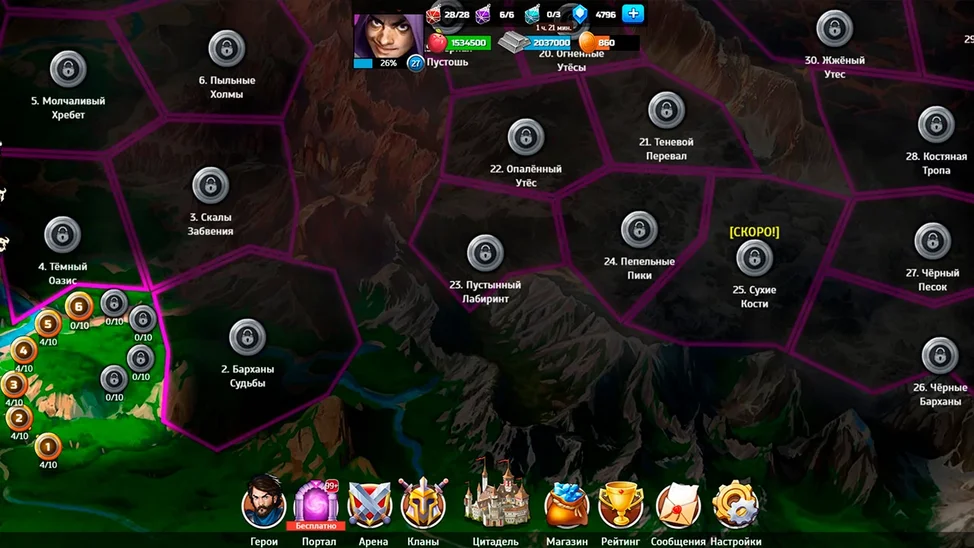This screenshot has width=974, height=548.
Task: Click the blue plus button to add gems
Action: tap(633, 14)
